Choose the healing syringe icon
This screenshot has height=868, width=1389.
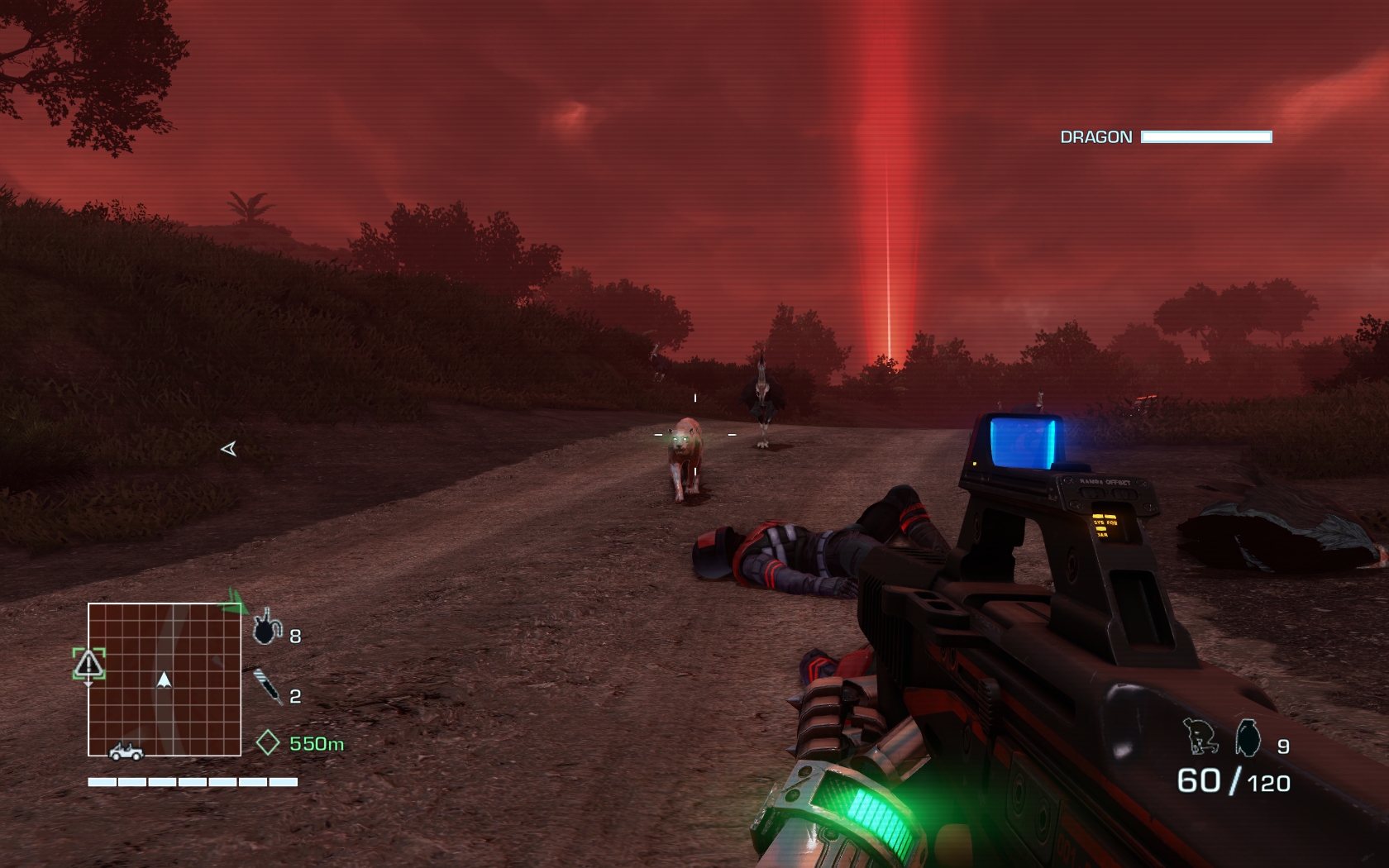pyautogui.click(x=268, y=686)
